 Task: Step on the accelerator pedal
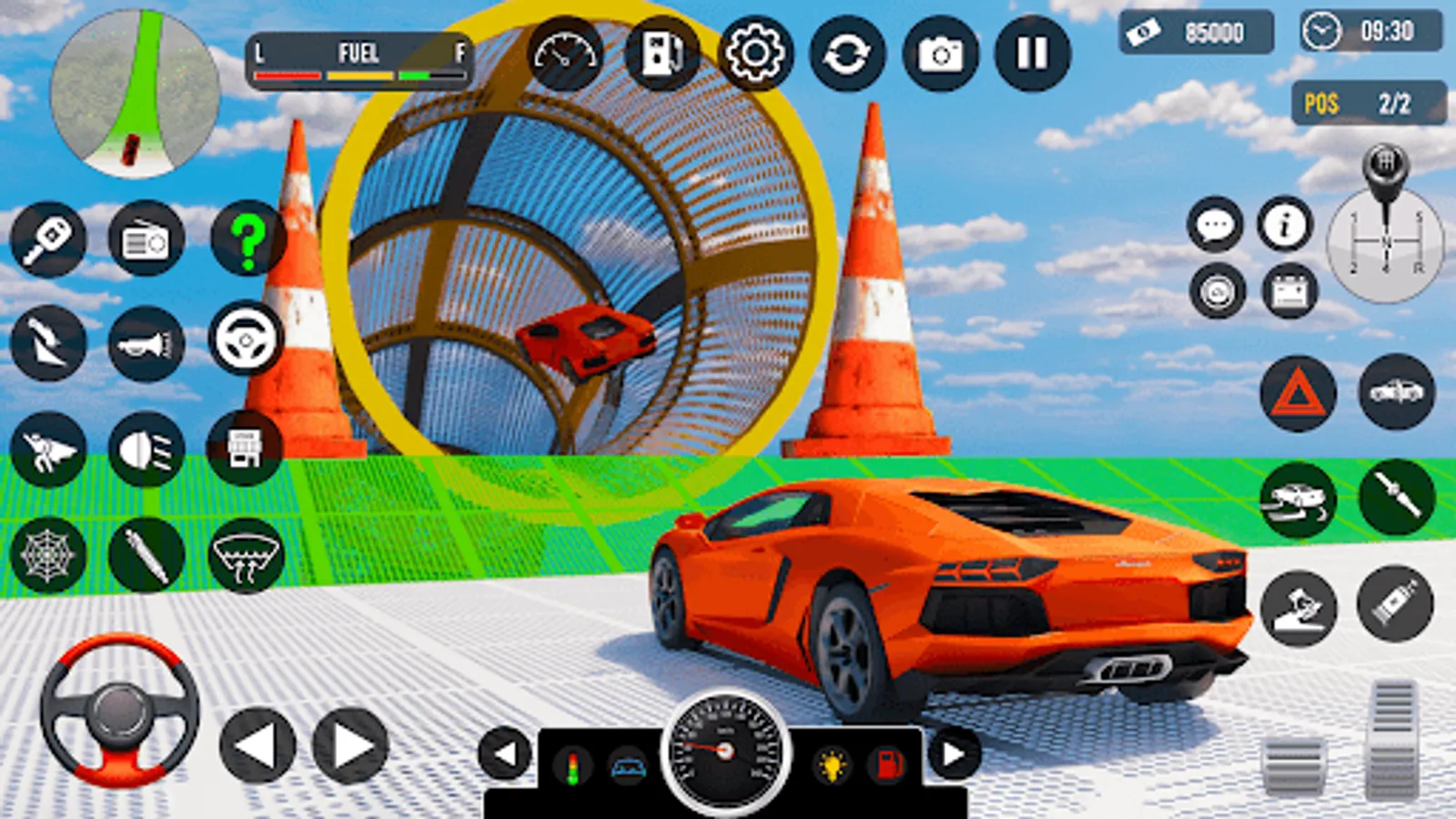click(1392, 739)
